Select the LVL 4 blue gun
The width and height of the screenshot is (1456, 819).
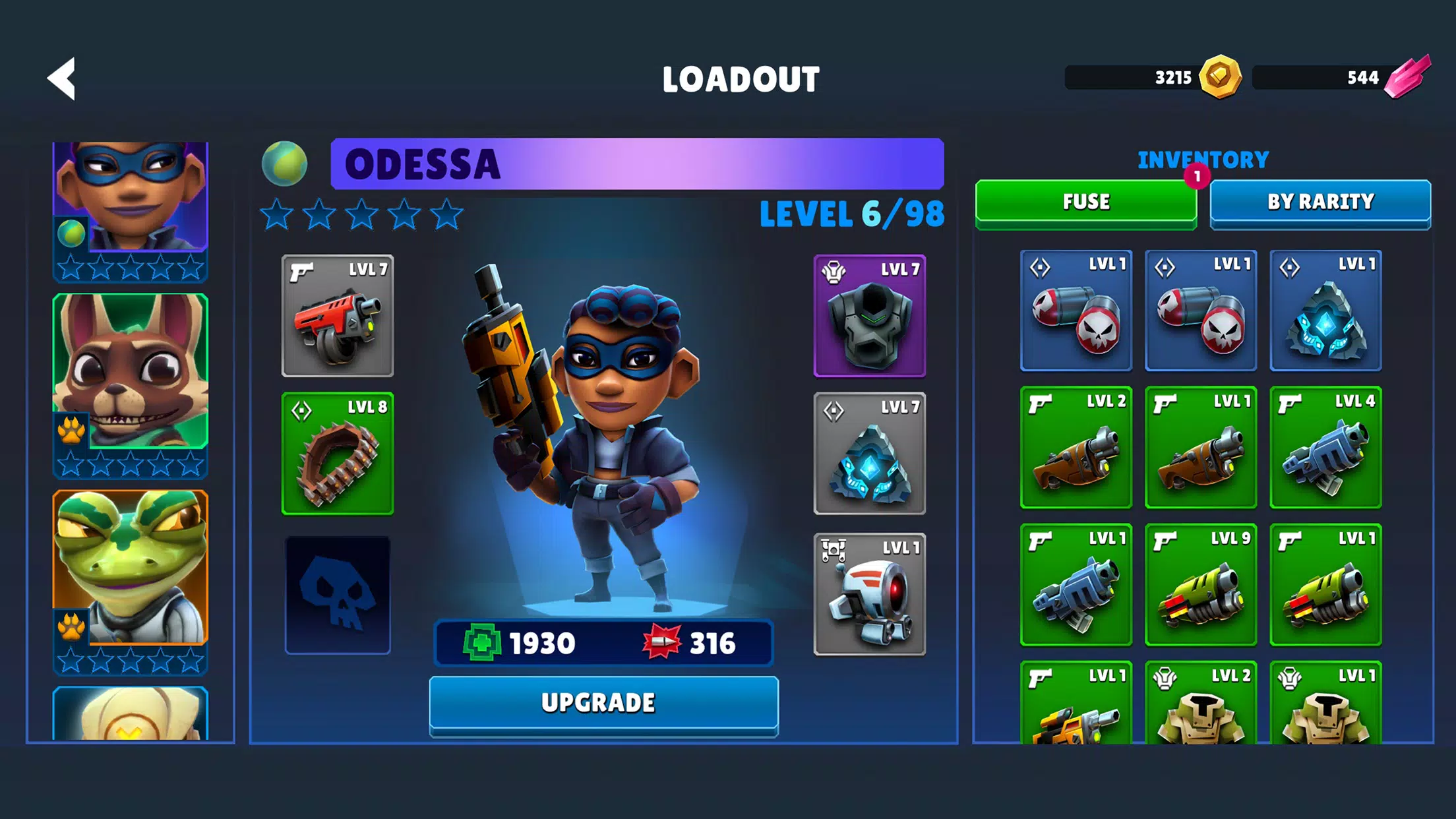[1325, 447]
